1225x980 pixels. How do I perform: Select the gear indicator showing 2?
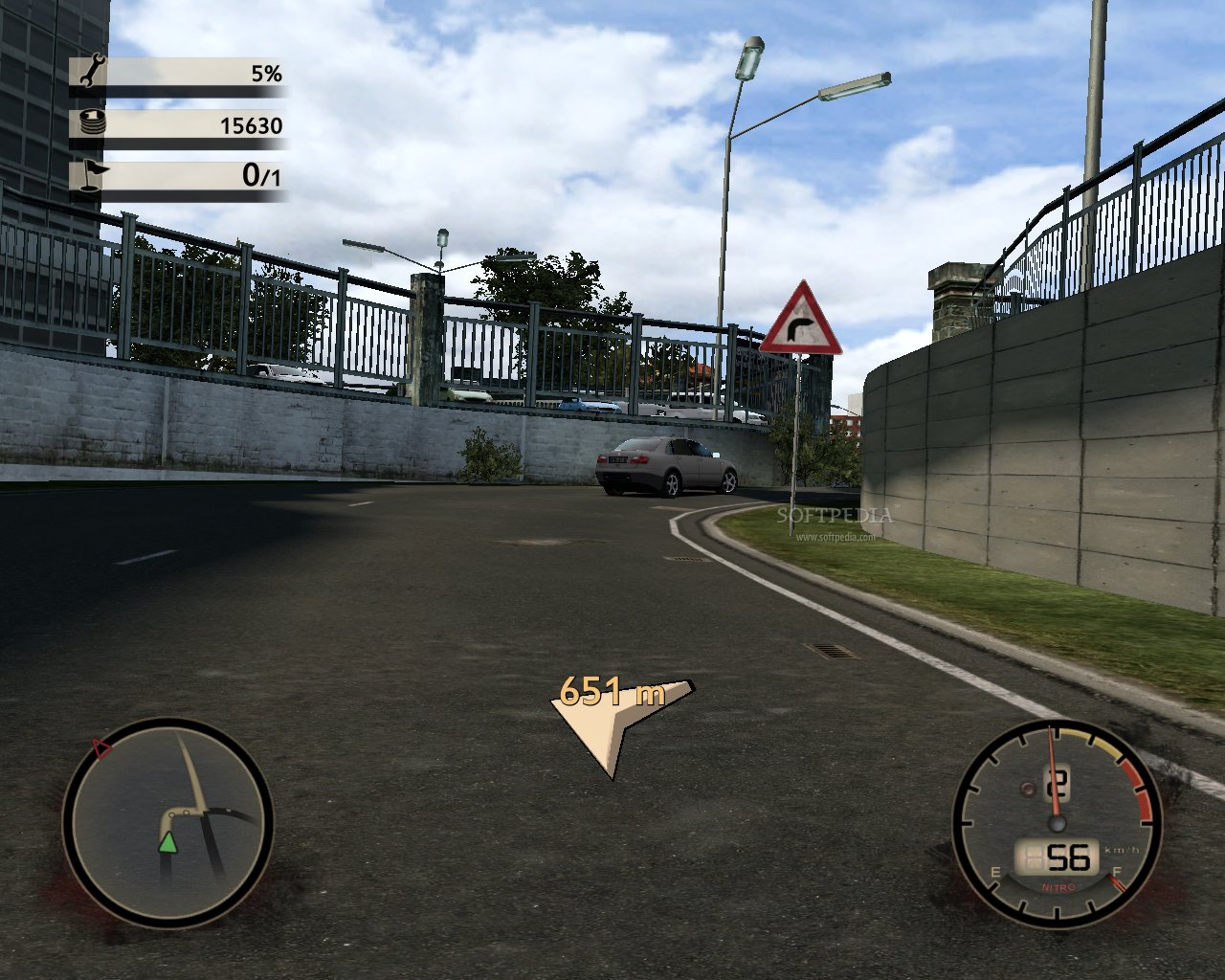click(x=1058, y=785)
